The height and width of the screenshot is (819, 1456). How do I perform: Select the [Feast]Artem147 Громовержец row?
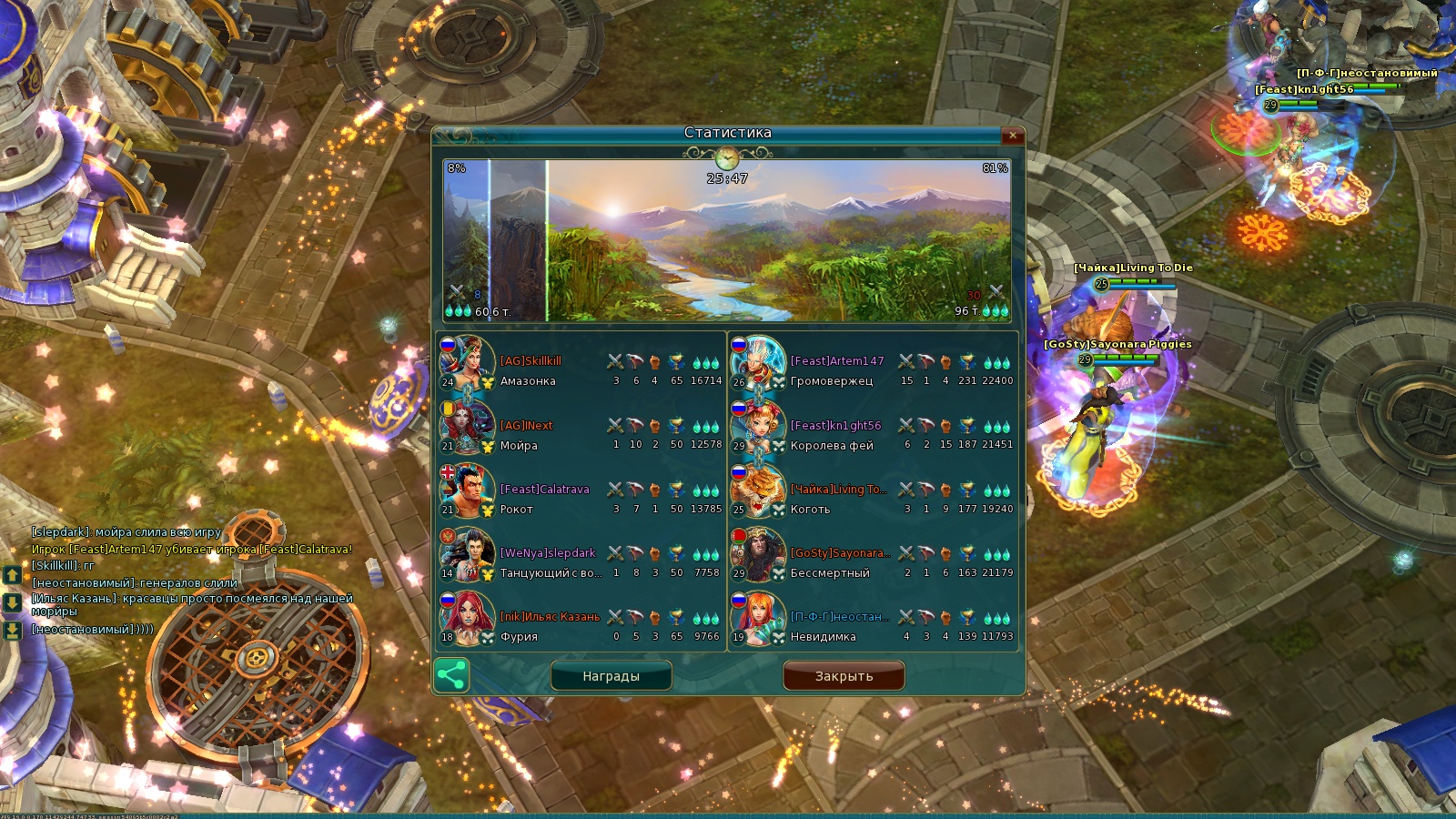pyautogui.click(x=872, y=370)
